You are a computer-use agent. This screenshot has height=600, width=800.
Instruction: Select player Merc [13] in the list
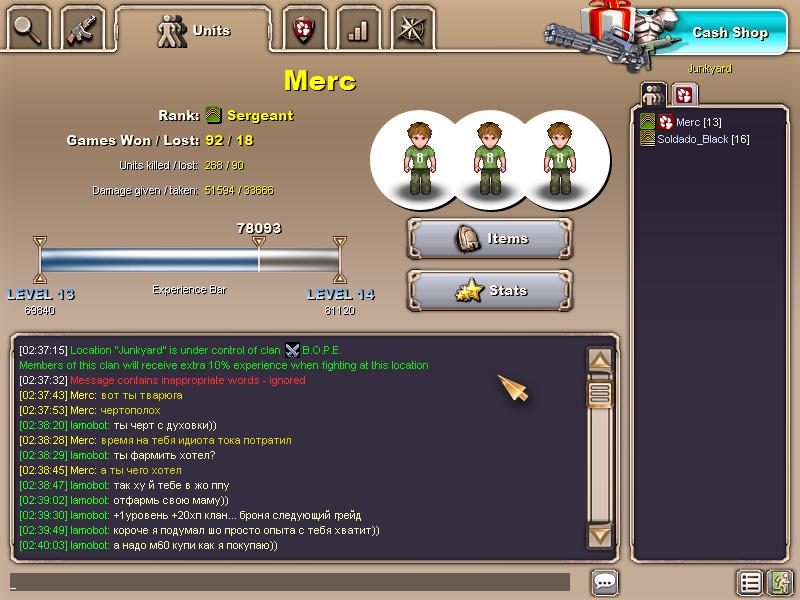(698, 122)
